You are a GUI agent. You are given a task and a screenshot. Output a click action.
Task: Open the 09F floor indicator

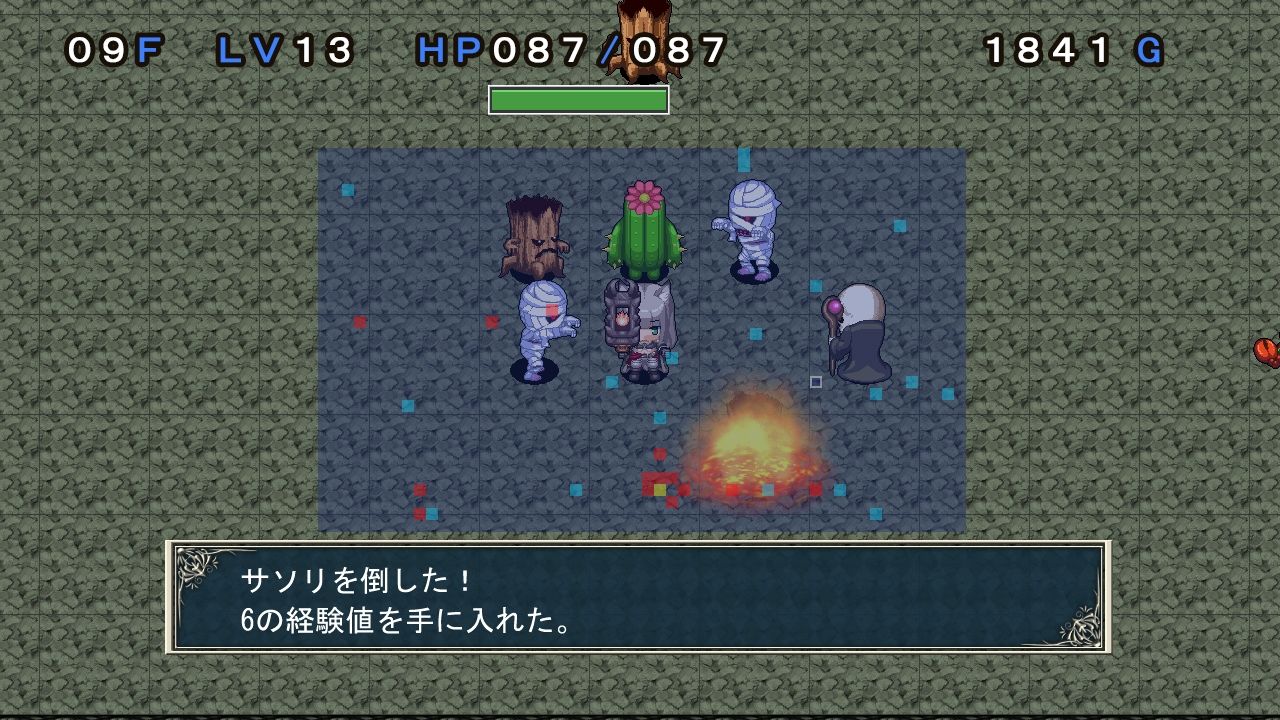(105, 48)
